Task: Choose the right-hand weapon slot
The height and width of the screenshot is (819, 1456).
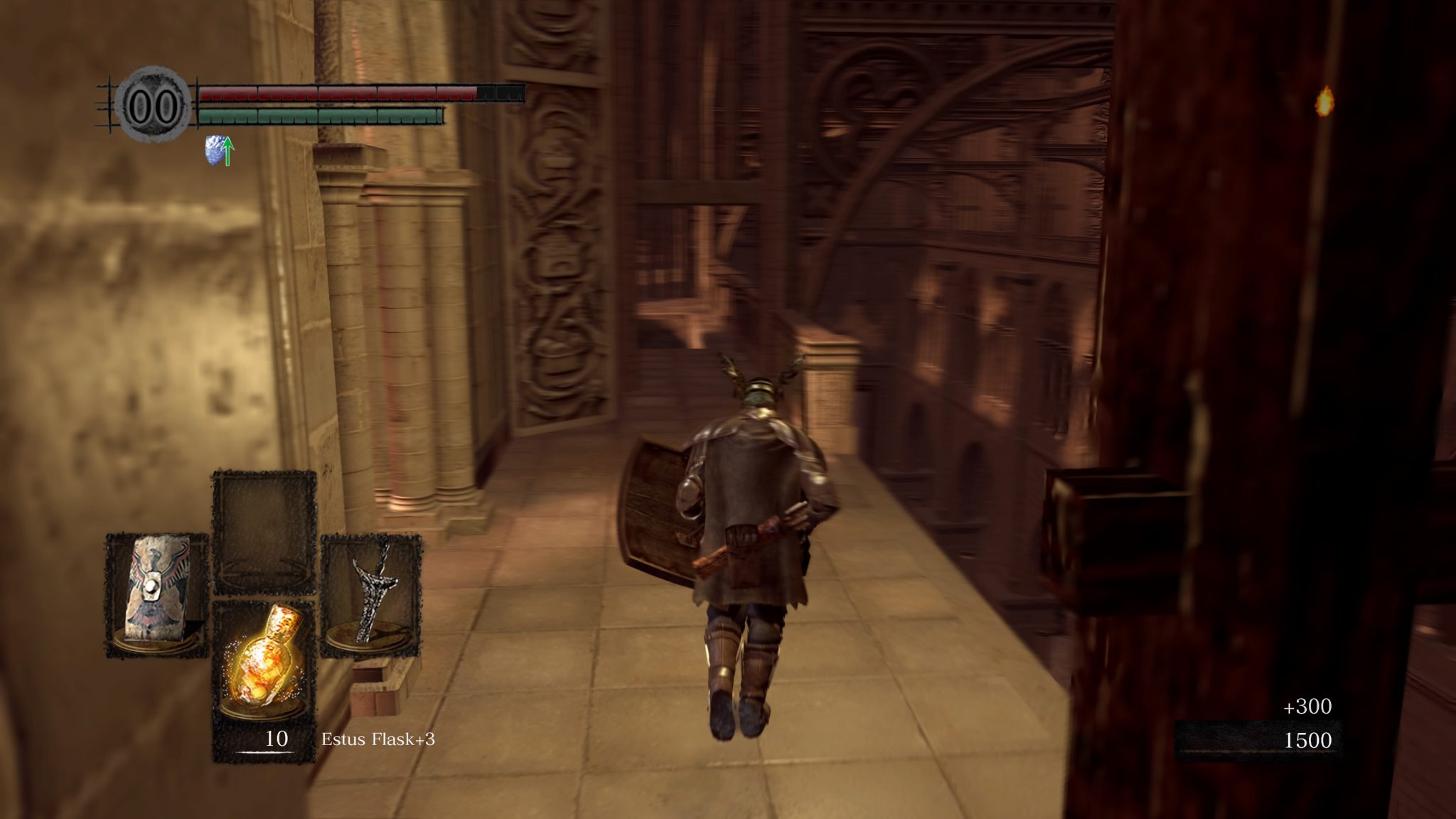Action: pos(370,594)
